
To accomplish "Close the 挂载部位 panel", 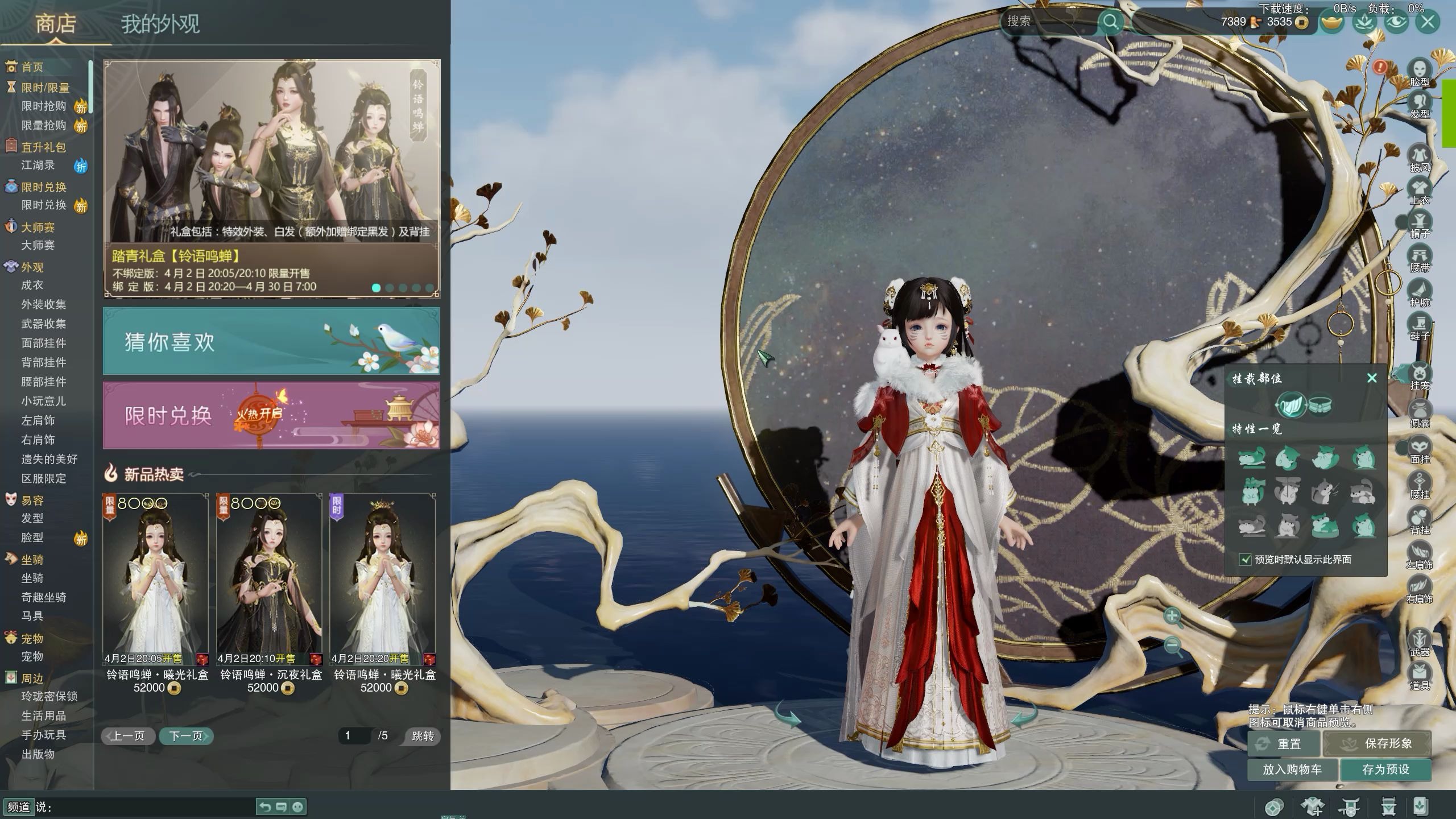I will [x=1372, y=378].
